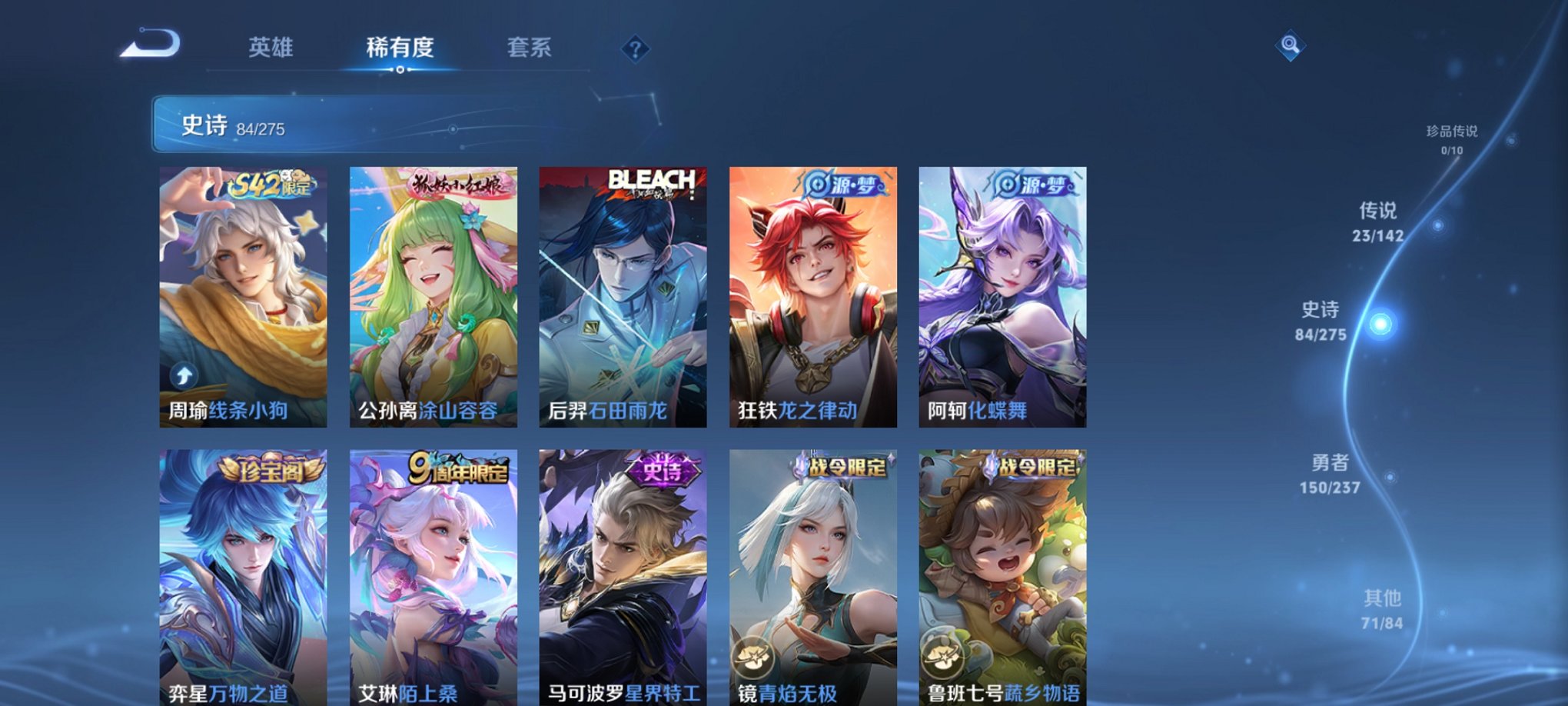Switch to the 套系 tab

tap(532, 48)
